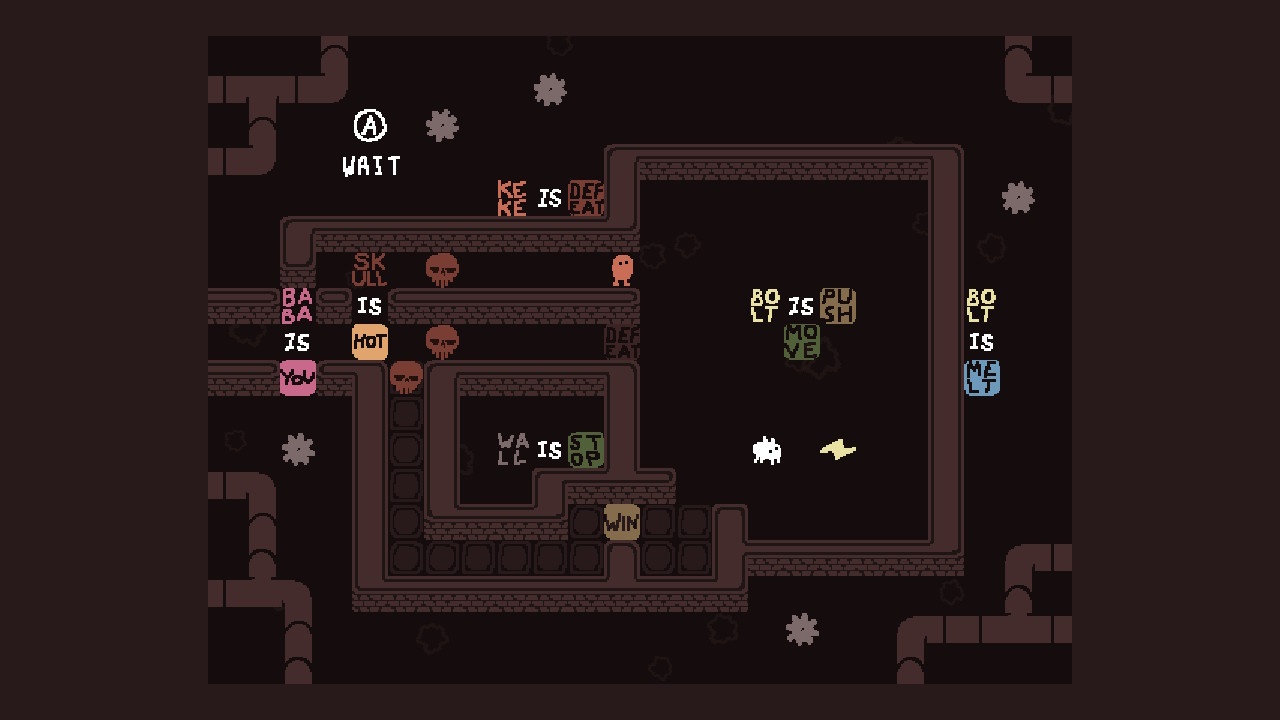Click the IS block below the BABA text
The height and width of the screenshot is (720, 1280).
coord(299,341)
